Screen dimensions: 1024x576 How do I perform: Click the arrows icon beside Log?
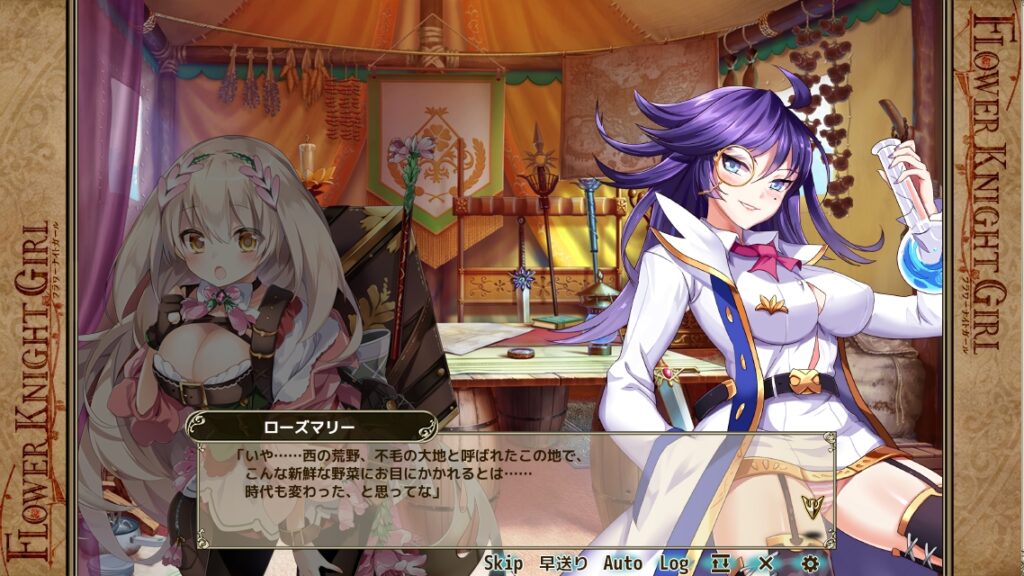click(x=721, y=563)
